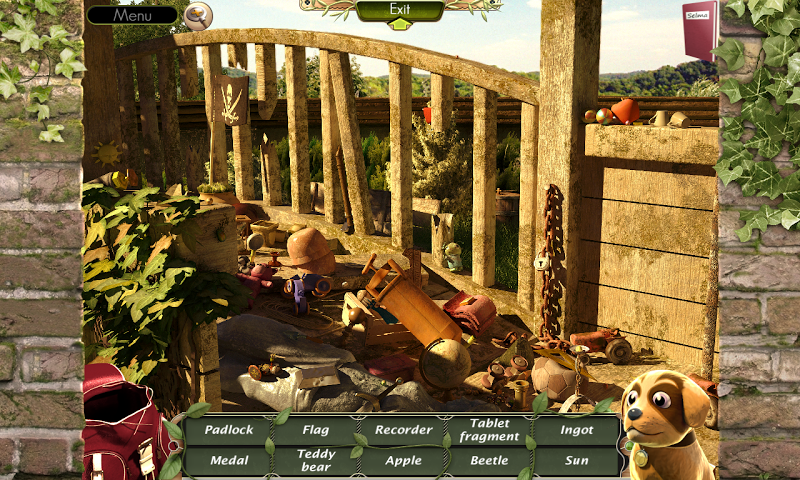Pick Apple from the item list
The image size is (800, 480).
403,461
